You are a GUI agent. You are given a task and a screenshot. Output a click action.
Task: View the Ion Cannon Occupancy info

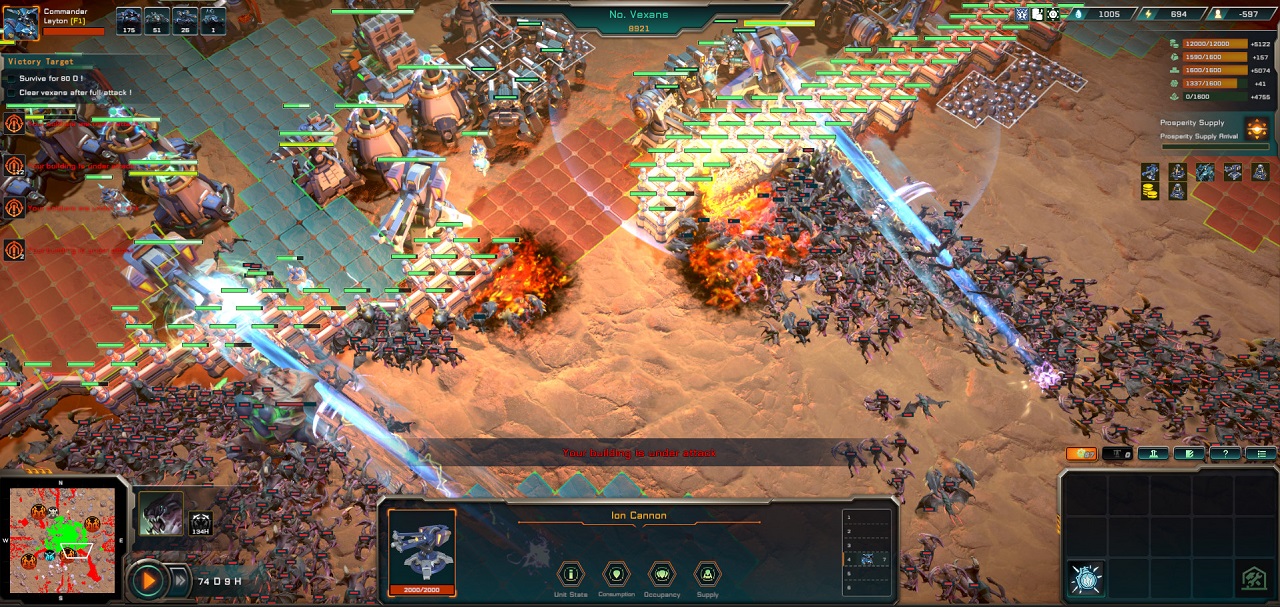[x=661, y=575]
